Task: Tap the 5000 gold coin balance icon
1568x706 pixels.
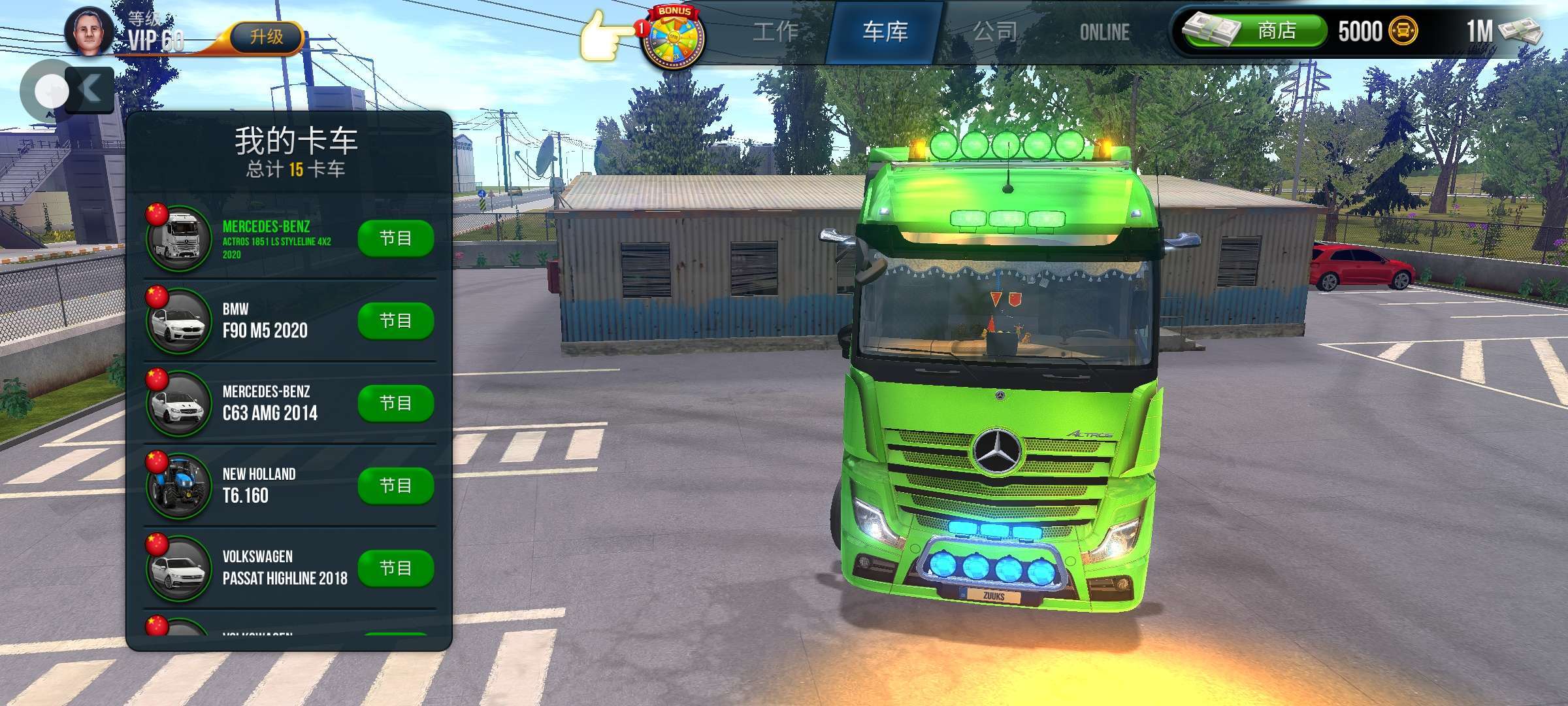Action: 1402,31
